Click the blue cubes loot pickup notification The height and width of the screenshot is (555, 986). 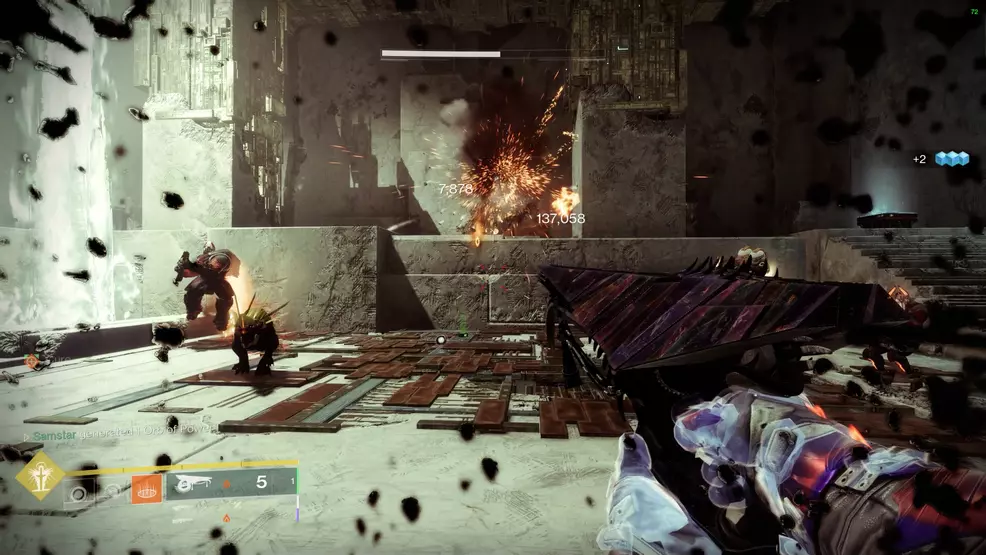point(952,160)
